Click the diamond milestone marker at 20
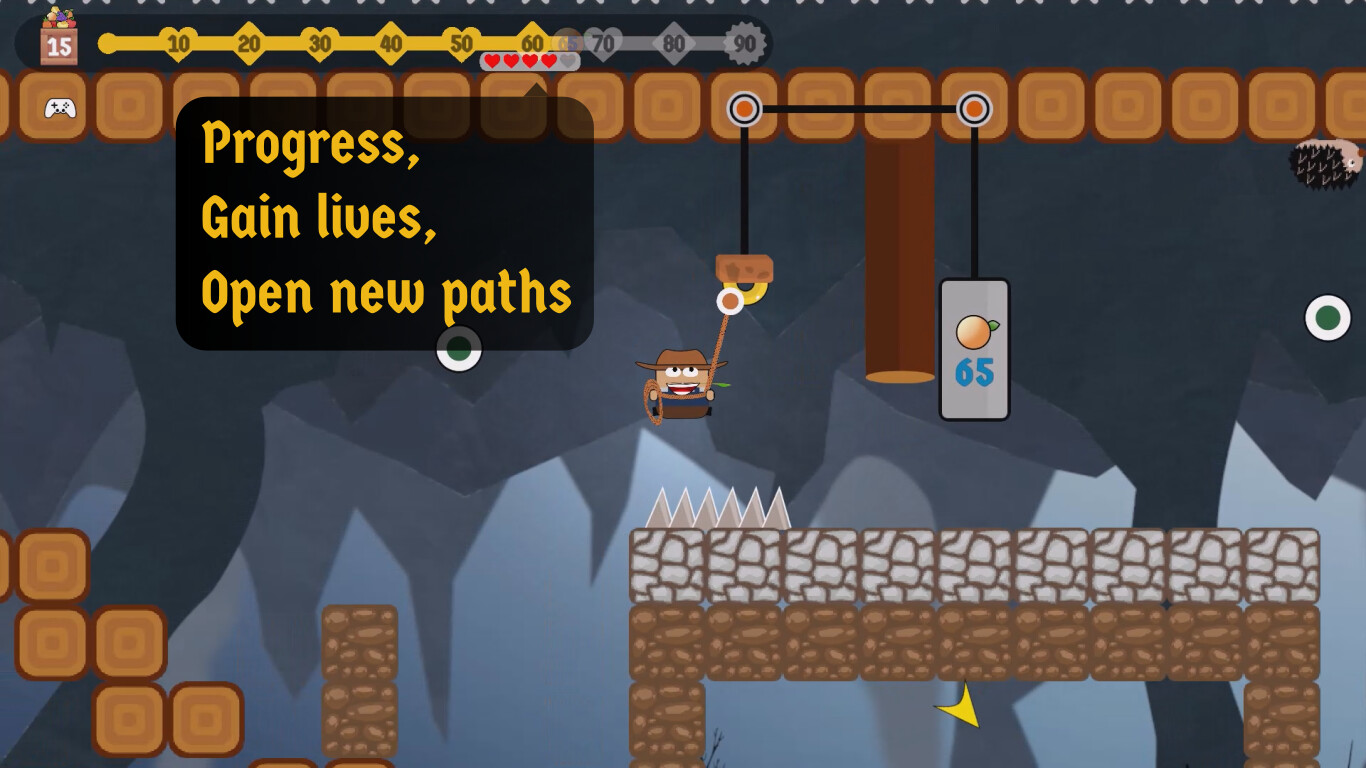 coord(246,43)
